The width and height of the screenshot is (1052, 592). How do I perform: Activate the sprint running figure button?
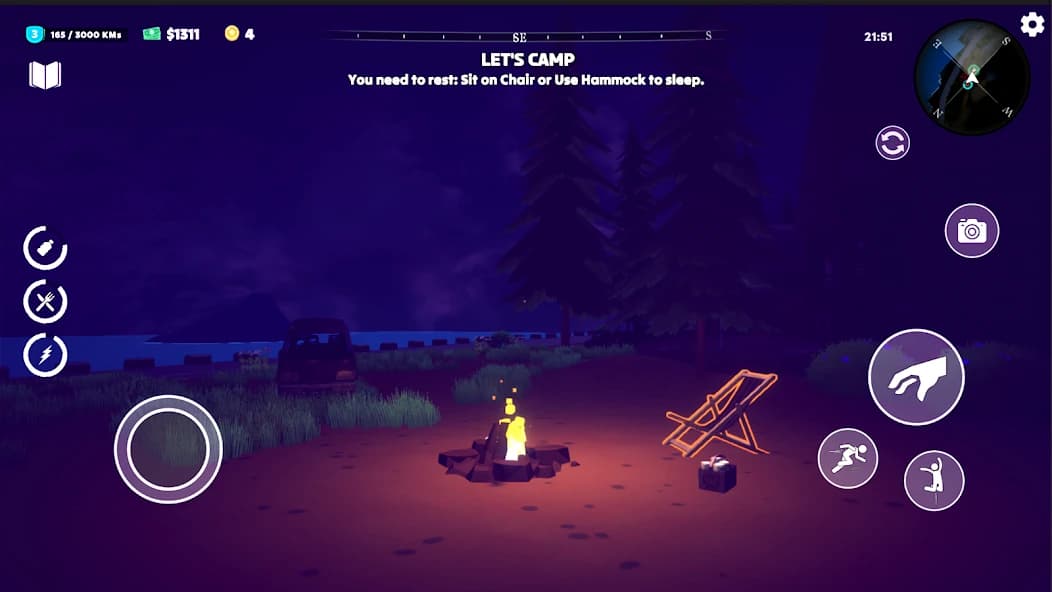coord(847,459)
